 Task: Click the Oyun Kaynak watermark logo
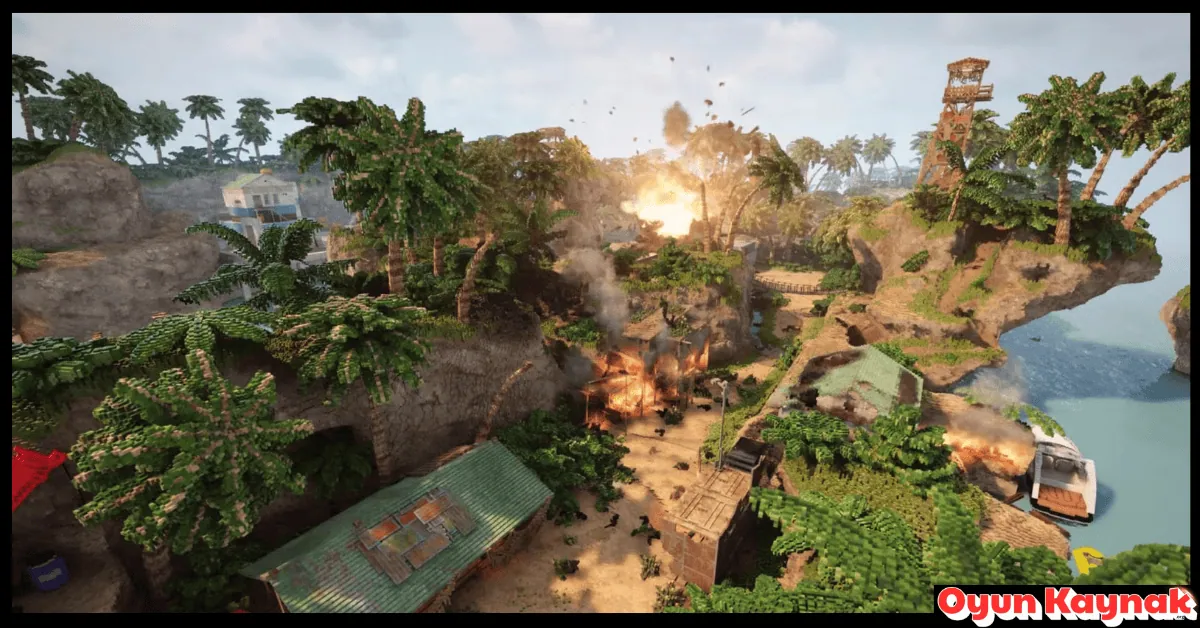click(1066, 604)
